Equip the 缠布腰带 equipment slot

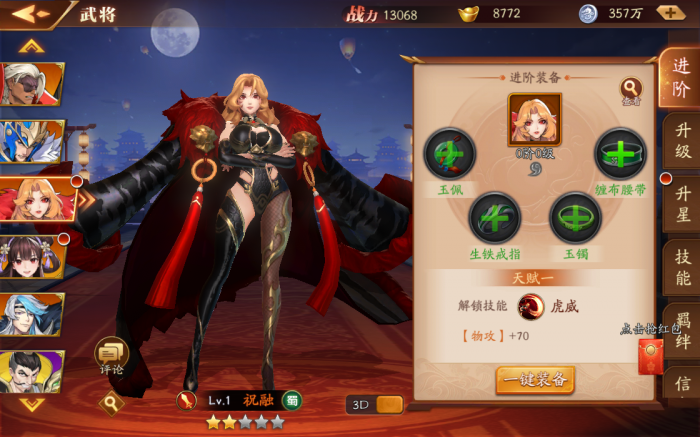[x=620, y=154]
